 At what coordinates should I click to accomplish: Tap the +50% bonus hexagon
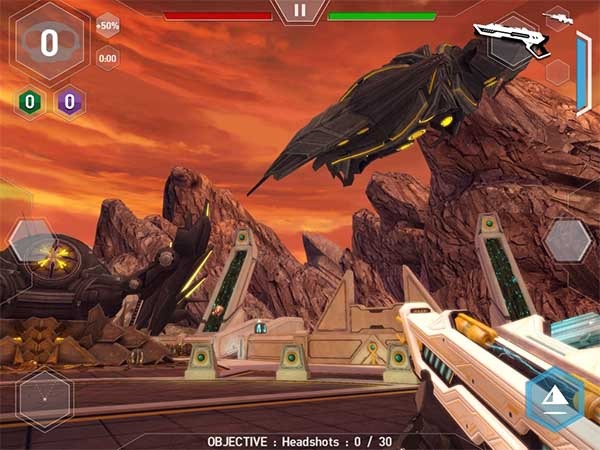click(108, 25)
